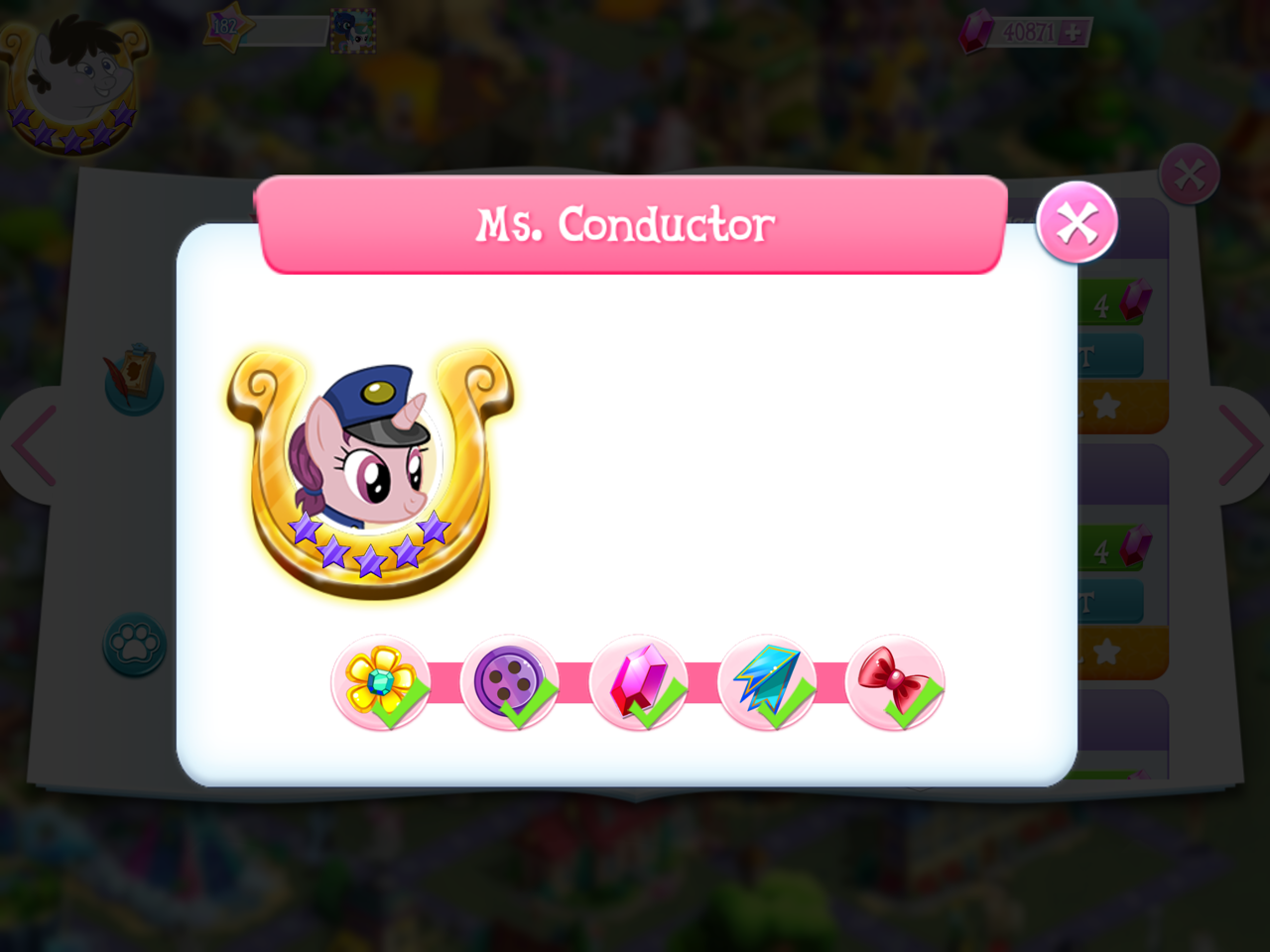Screen dimensions: 1270x952
Task: Click the Ms. Conductor title banner
Action: coord(627,224)
